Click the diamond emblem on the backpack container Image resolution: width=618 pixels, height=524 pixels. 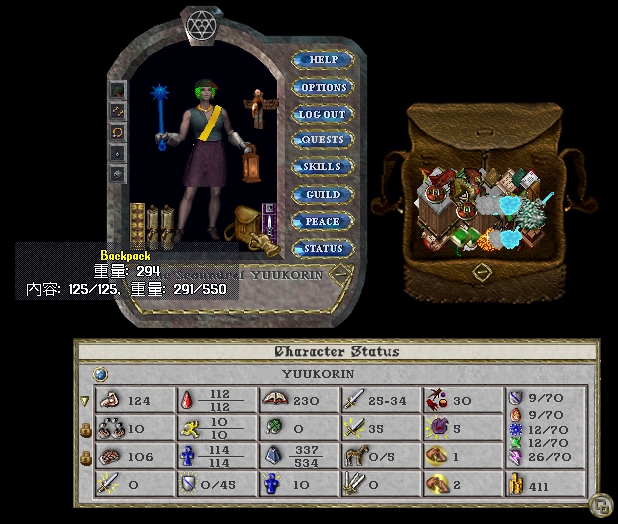[482, 271]
